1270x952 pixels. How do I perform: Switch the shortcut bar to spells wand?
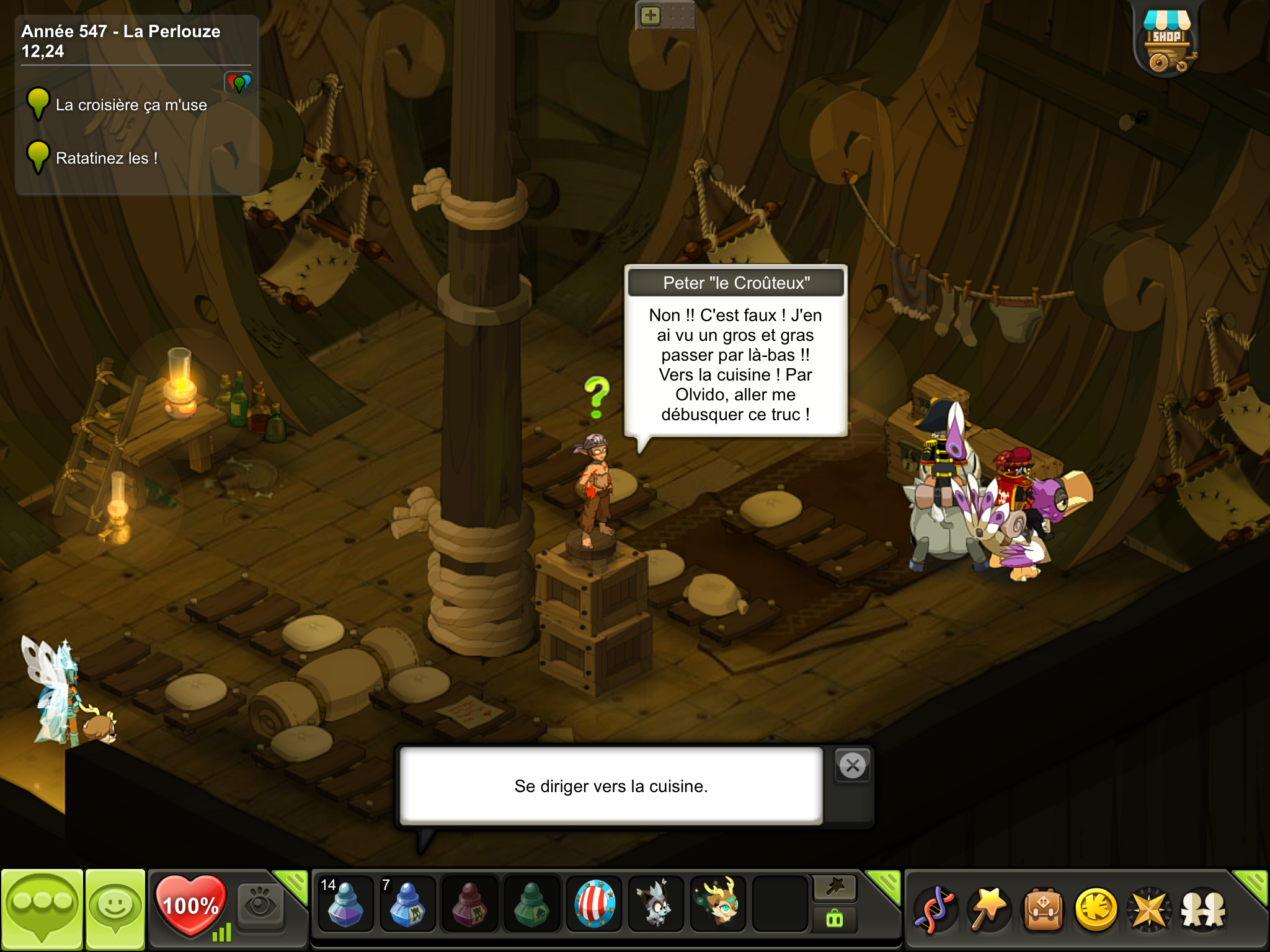(989, 909)
